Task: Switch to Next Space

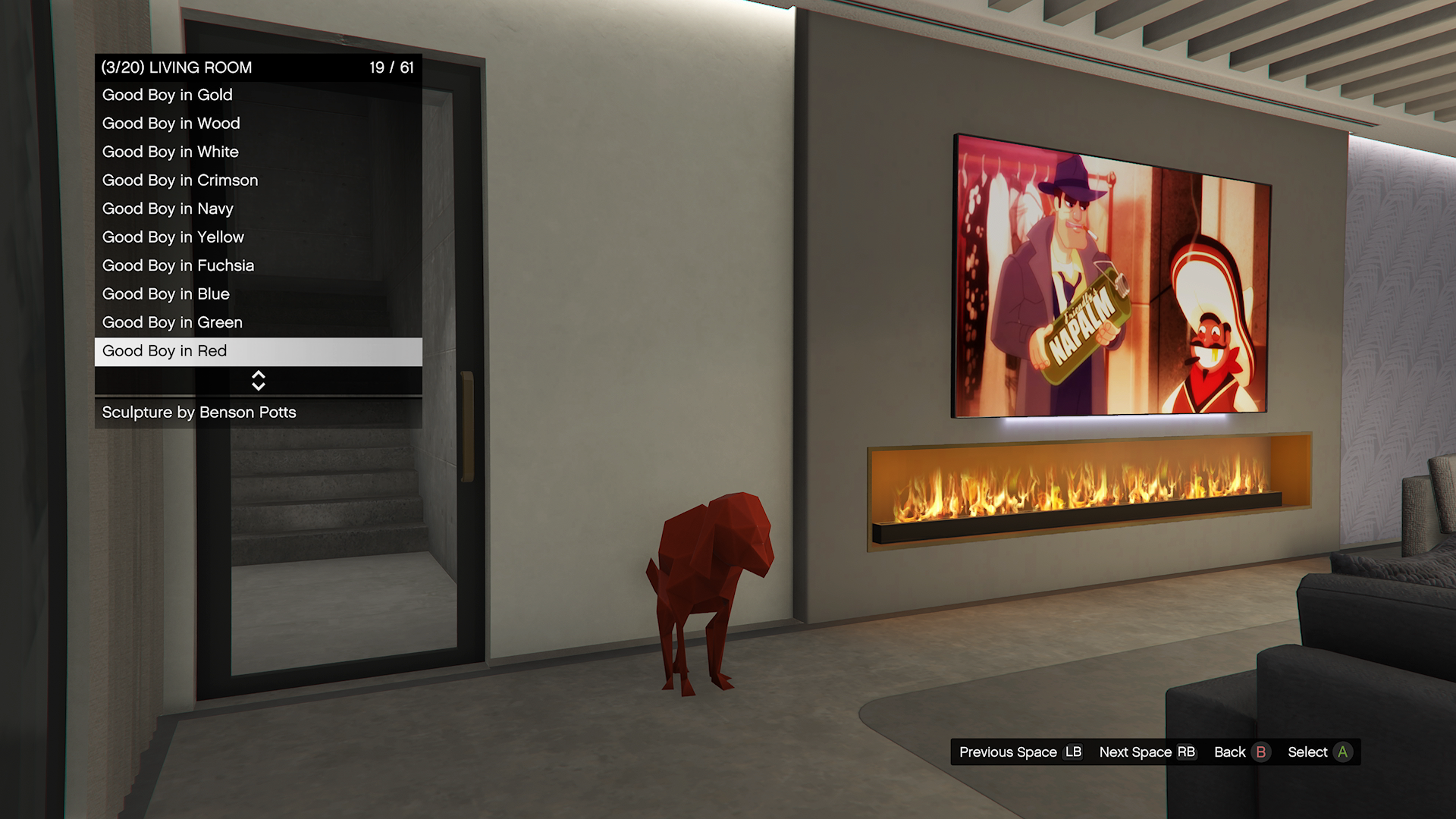Action: (x=1147, y=752)
